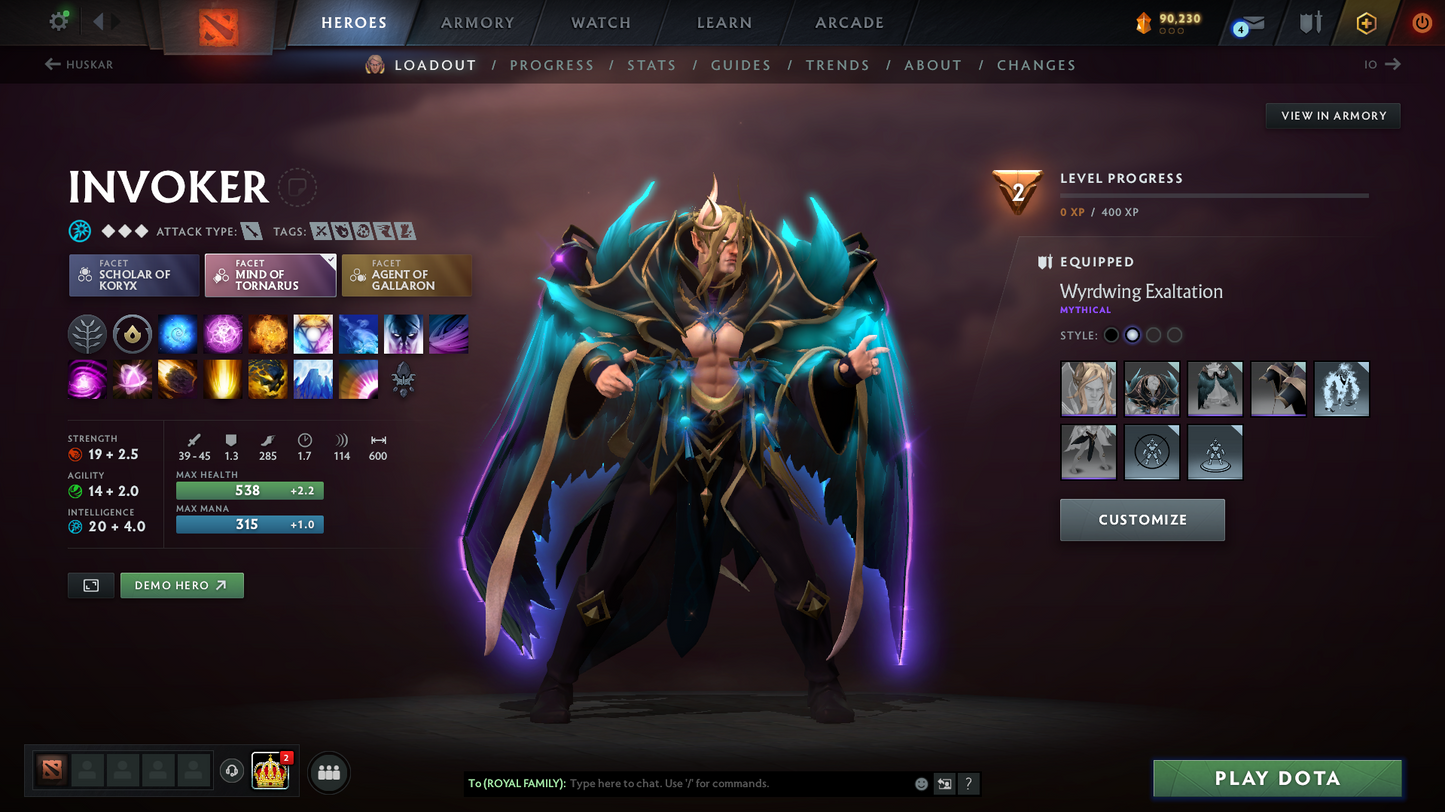The height and width of the screenshot is (812, 1445).
Task: Go to previous hero Huskar
Action: point(79,65)
